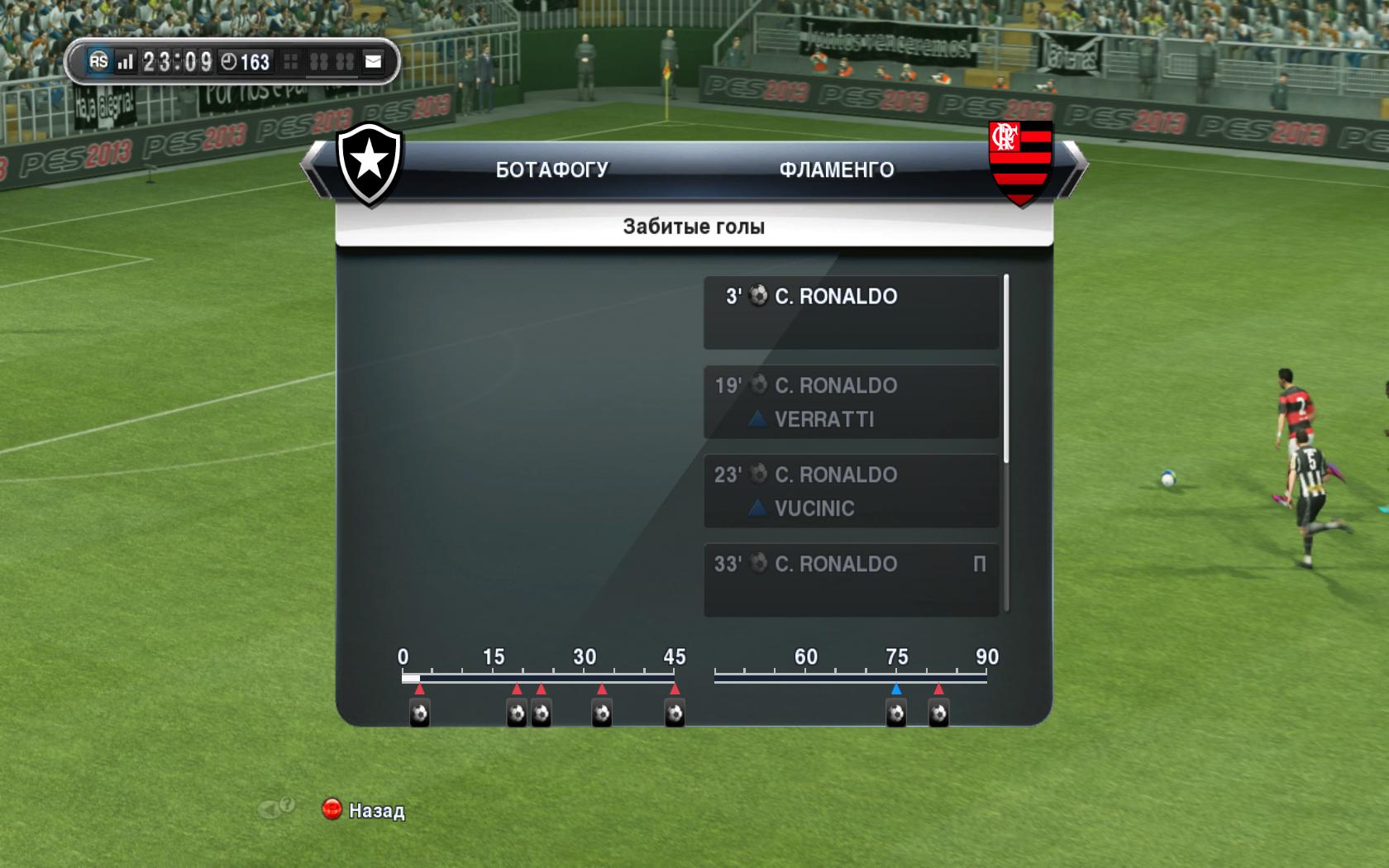This screenshot has width=1389, height=868.
Task: Select the 33' C. Ronaldo penalty goal
Action: (x=851, y=579)
